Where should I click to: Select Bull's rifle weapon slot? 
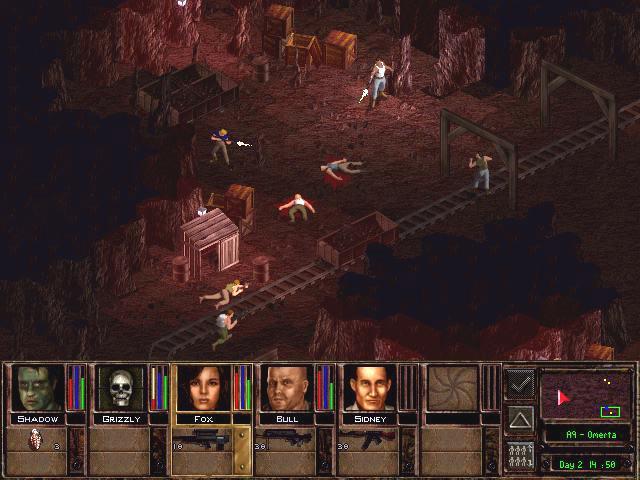coord(288,438)
